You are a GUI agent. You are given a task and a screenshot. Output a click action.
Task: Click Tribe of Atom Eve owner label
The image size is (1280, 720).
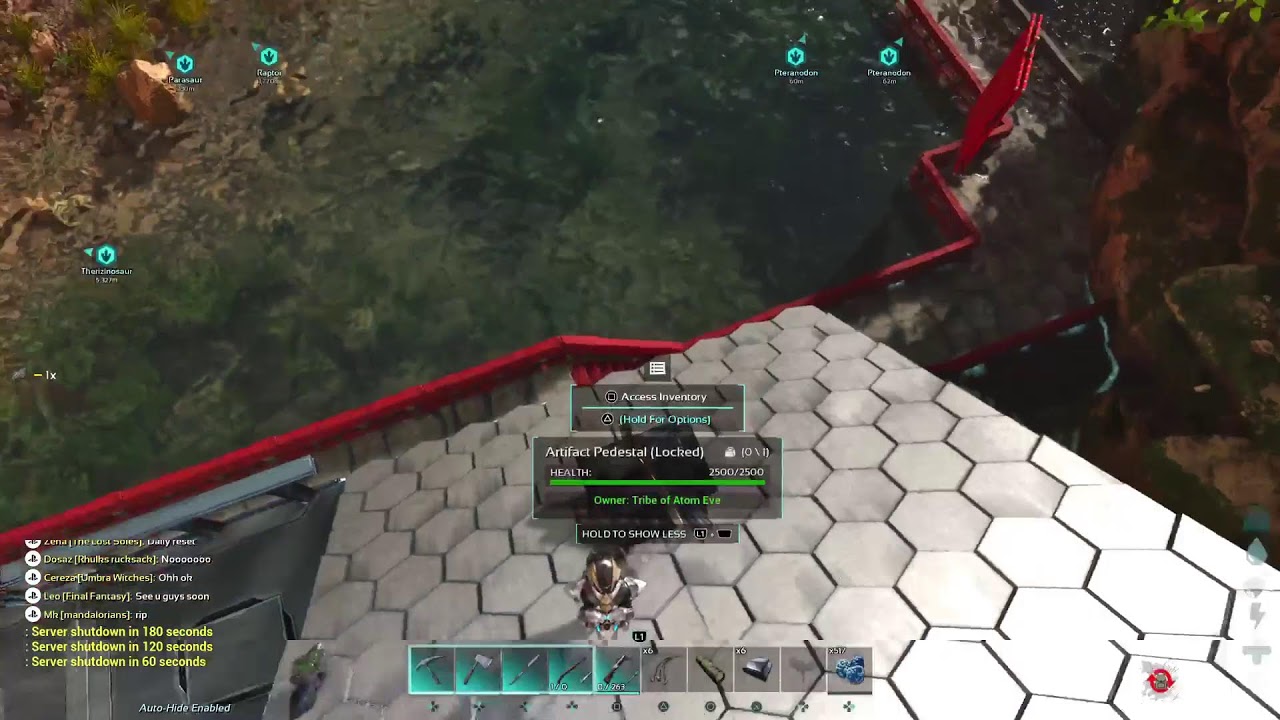coord(657,500)
